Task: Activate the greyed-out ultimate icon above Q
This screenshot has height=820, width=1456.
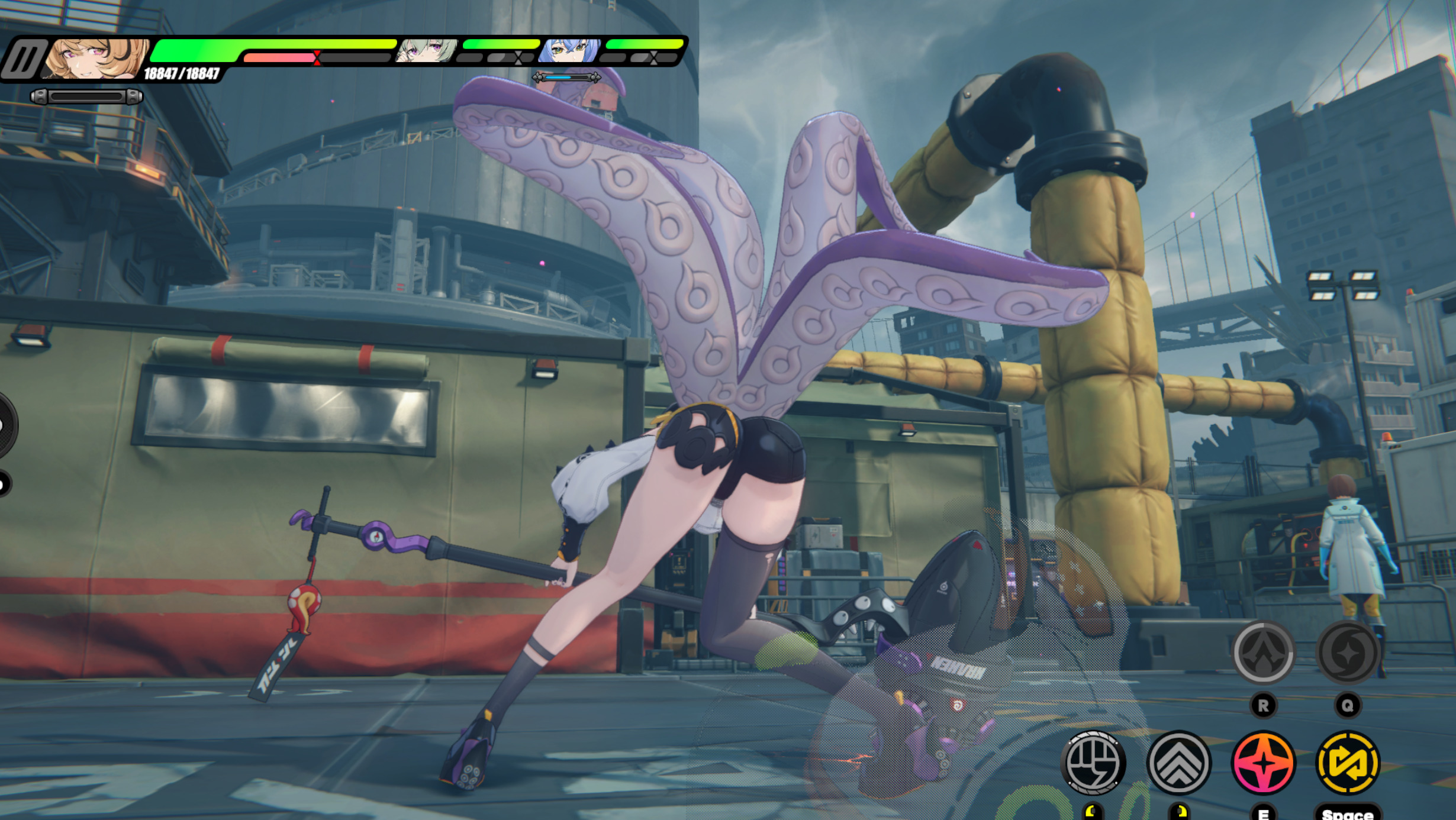Action: pyautogui.click(x=1348, y=653)
